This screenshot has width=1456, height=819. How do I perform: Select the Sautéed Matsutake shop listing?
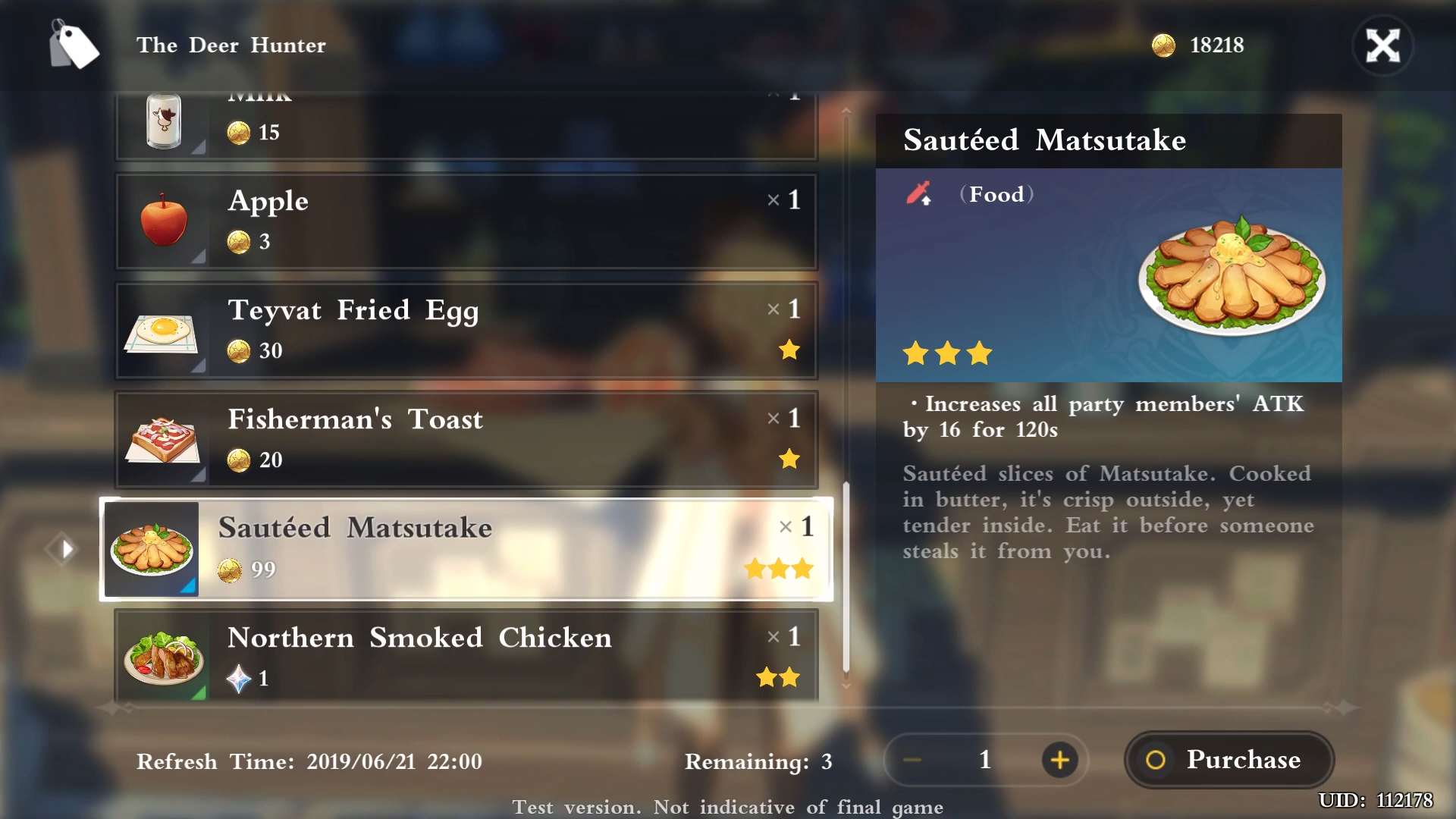pyautogui.click(x=466, y=548)
